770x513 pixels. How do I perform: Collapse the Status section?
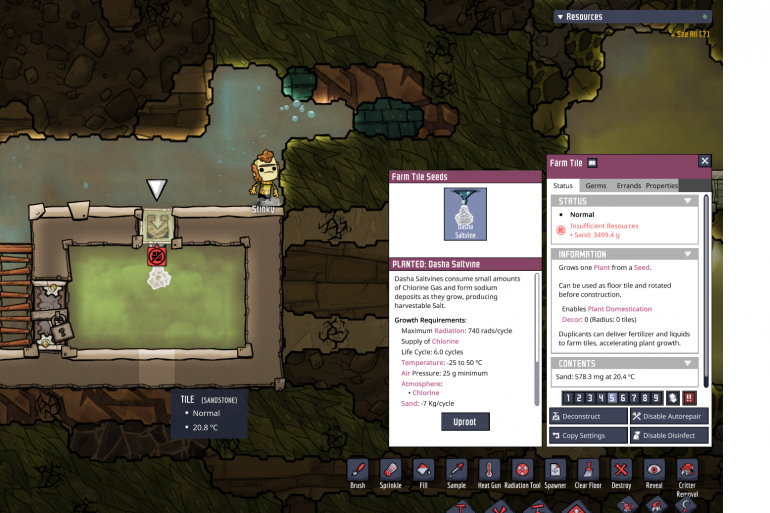click(x=687, y=201)
